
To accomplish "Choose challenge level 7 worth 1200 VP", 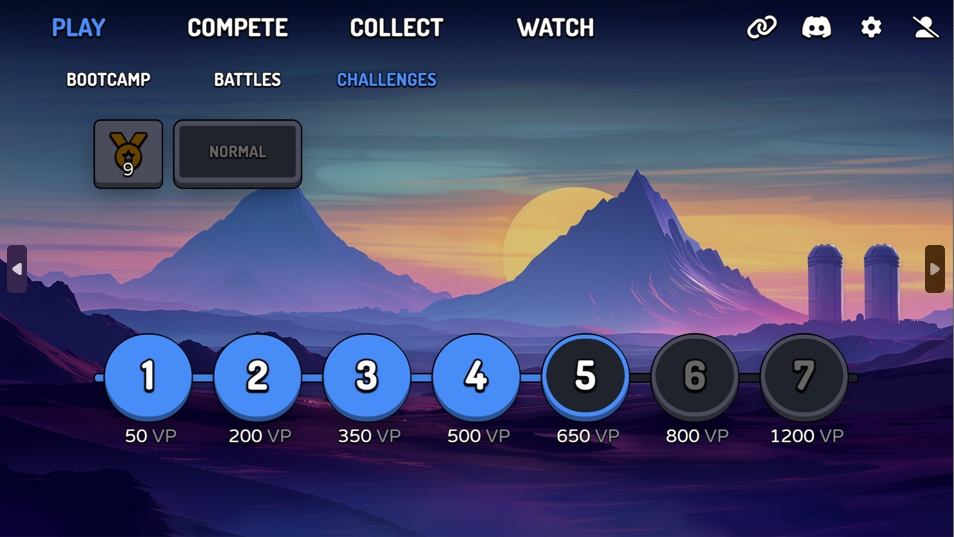I will pyautogui.click(x=803, y=376).
